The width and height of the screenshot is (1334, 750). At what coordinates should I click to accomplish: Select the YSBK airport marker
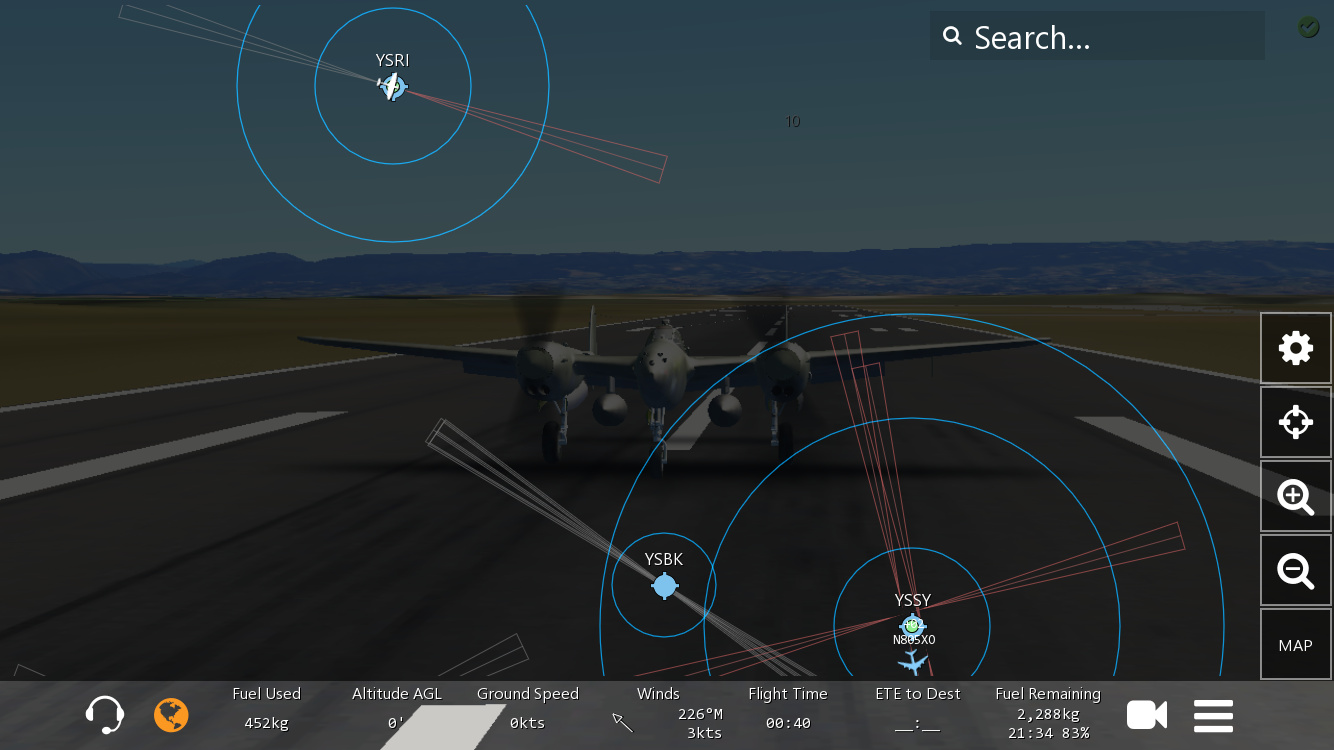[x=665, y=586]
